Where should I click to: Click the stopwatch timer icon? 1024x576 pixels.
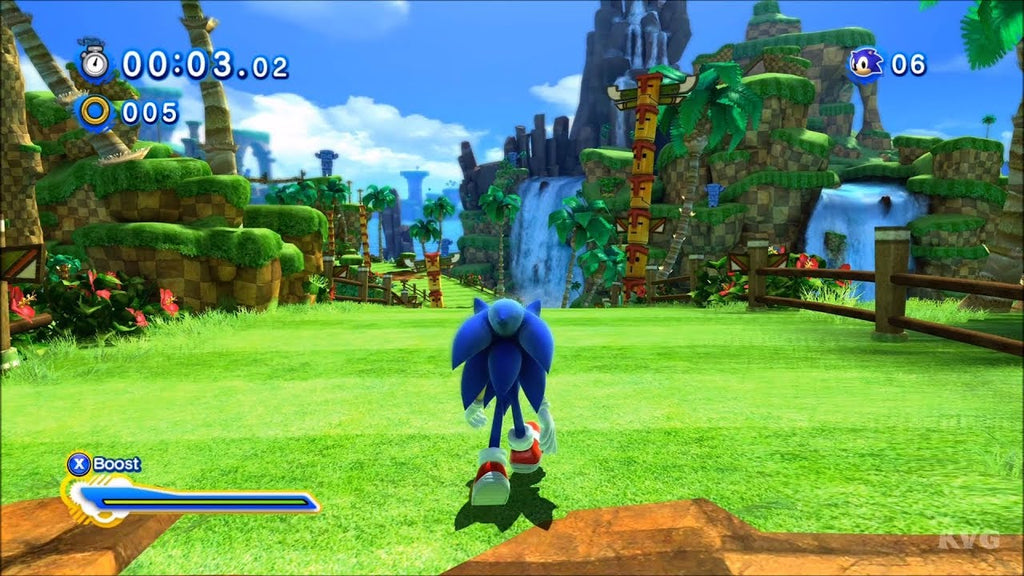95,62
